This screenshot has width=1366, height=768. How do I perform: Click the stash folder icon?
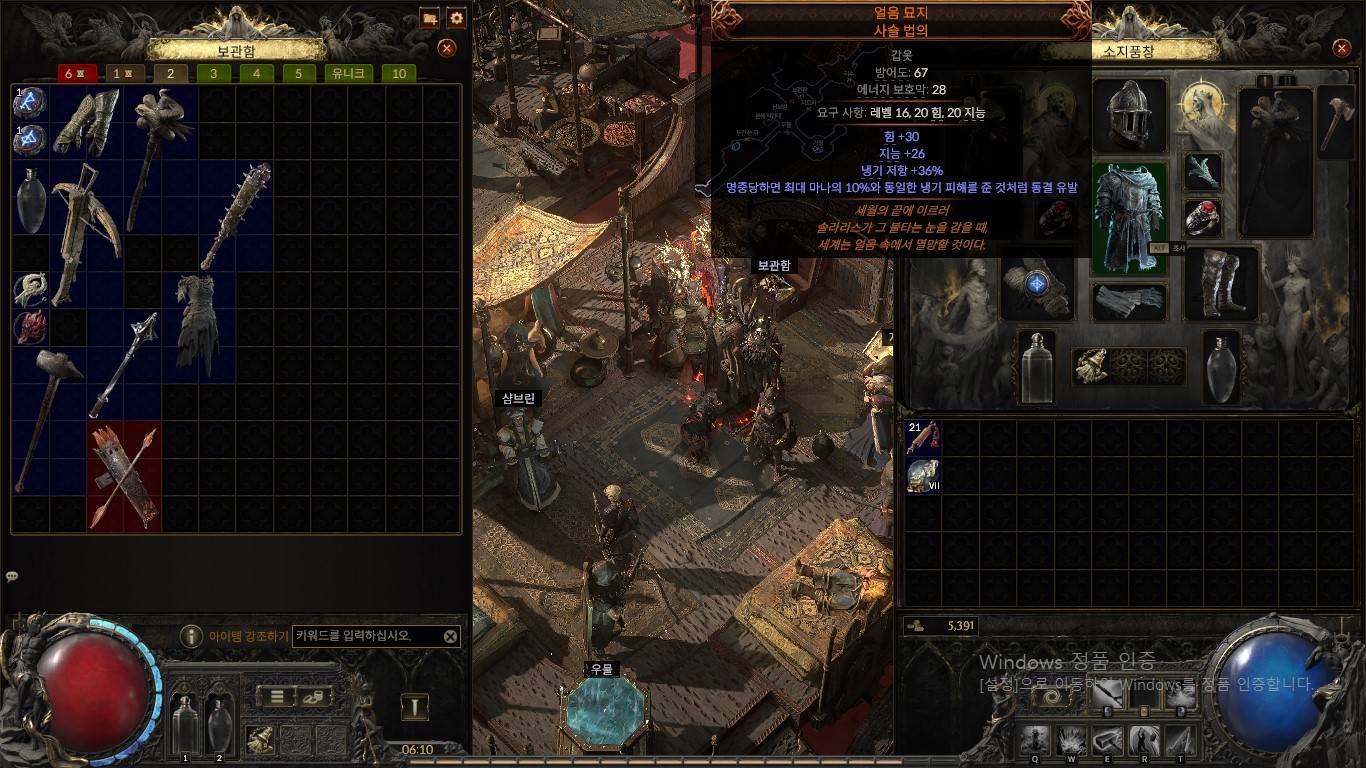pyautogui.click(x=429, y=18)
